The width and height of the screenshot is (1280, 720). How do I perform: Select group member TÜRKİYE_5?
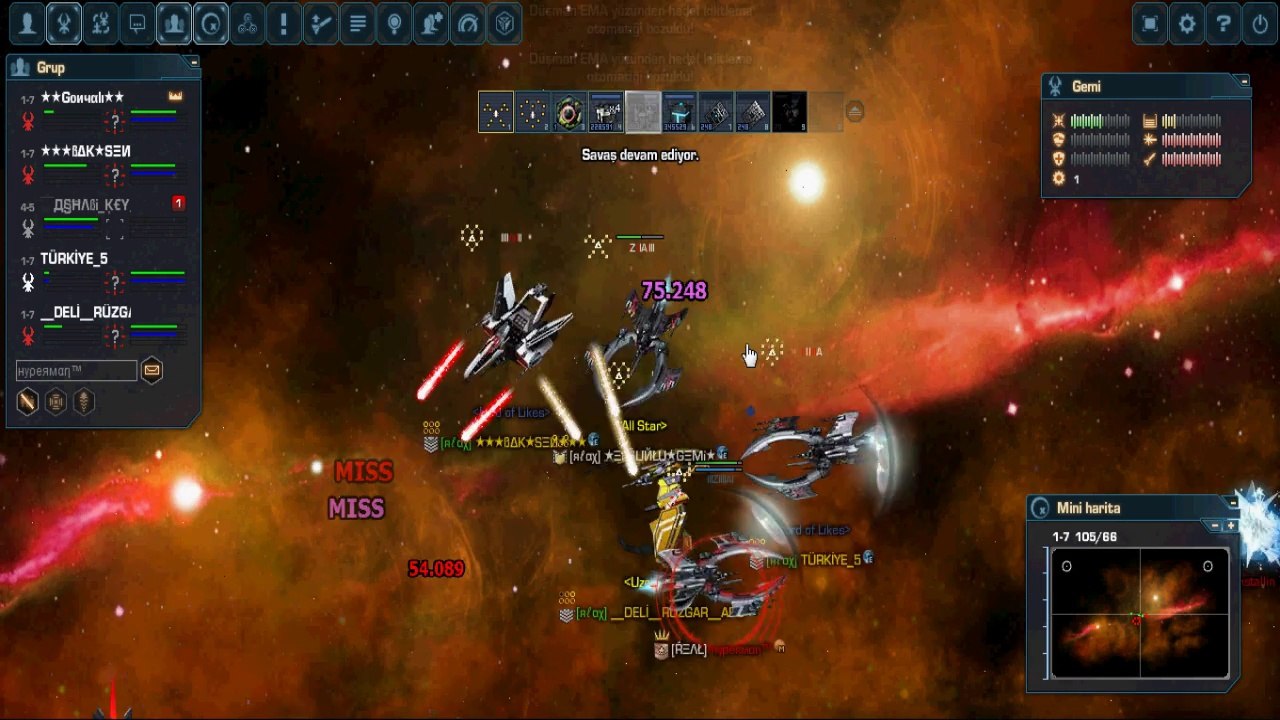coord(74,259)
